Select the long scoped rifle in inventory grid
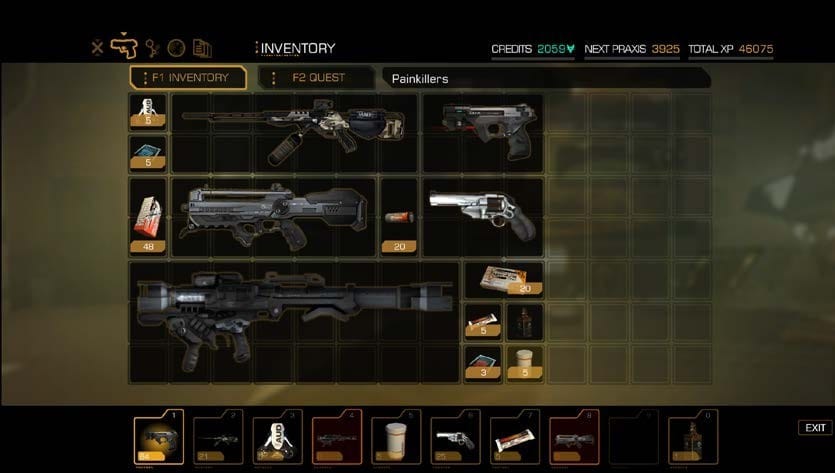The image size is (835, 473). tap(294, 132)
